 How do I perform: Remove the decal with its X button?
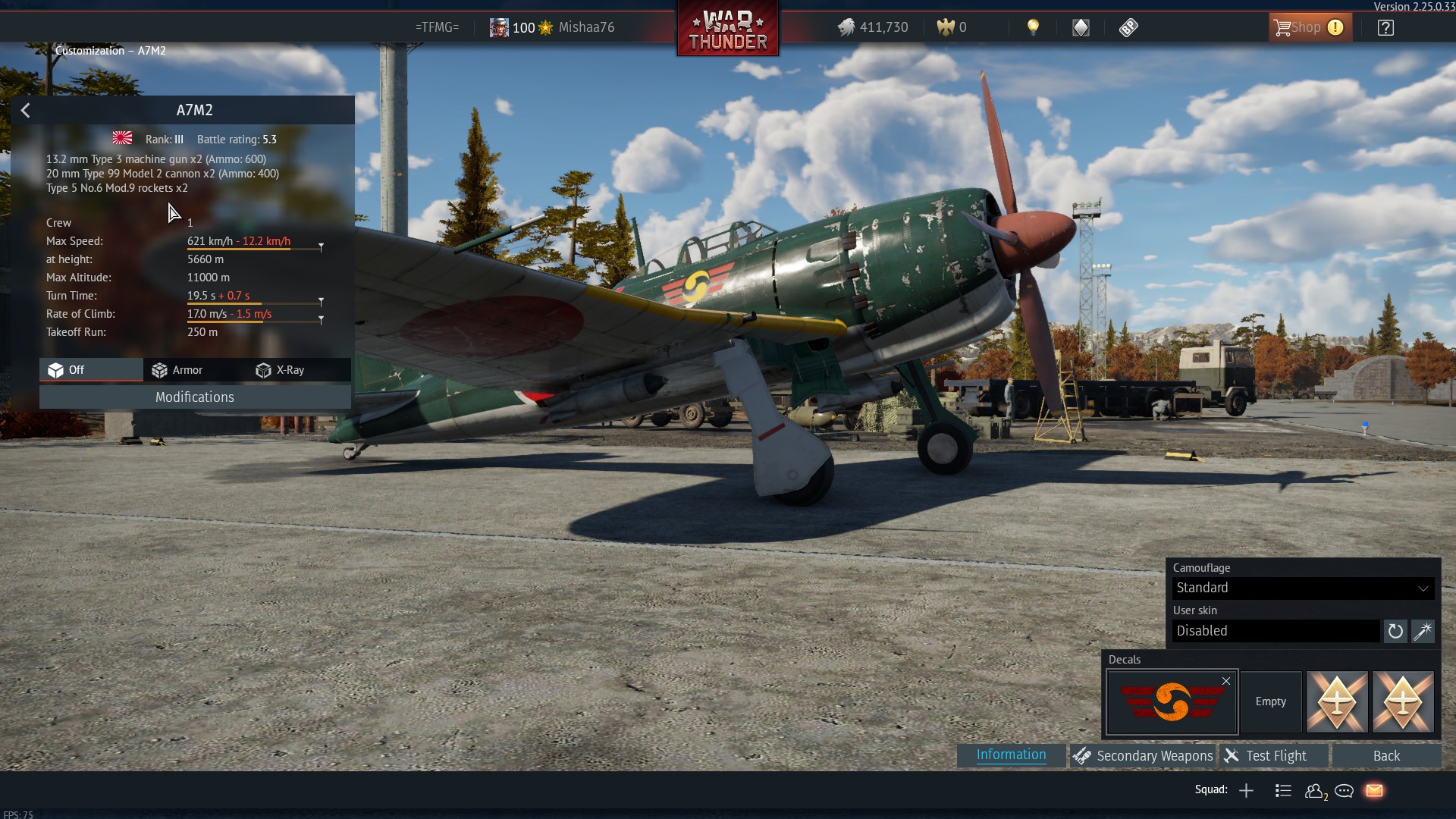[1226, 681]
